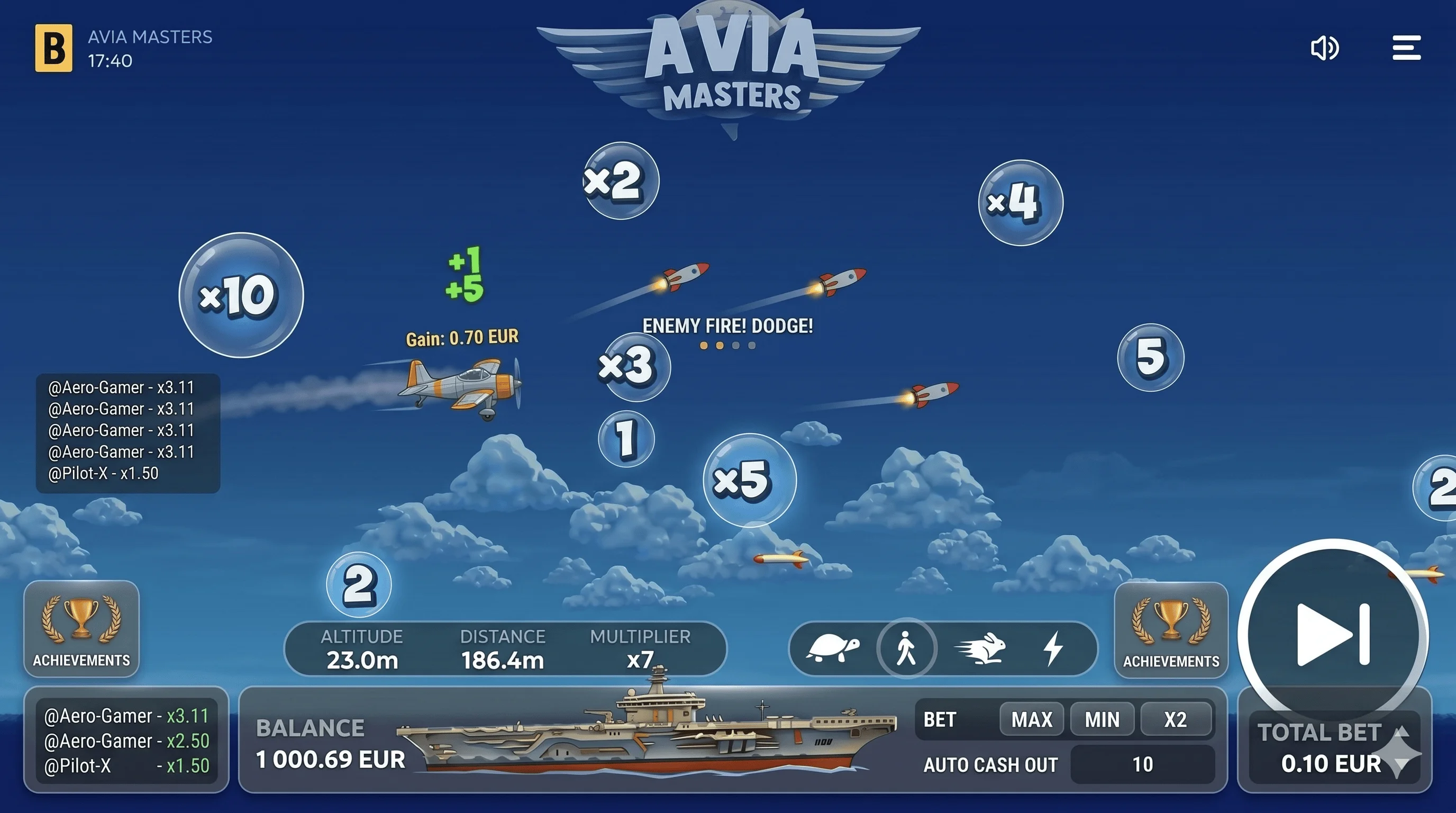Double the bet with X2
Image resolution: width=1456 pixels, height=813 pixels.
pyautogui.click(x=1175, y=720)
